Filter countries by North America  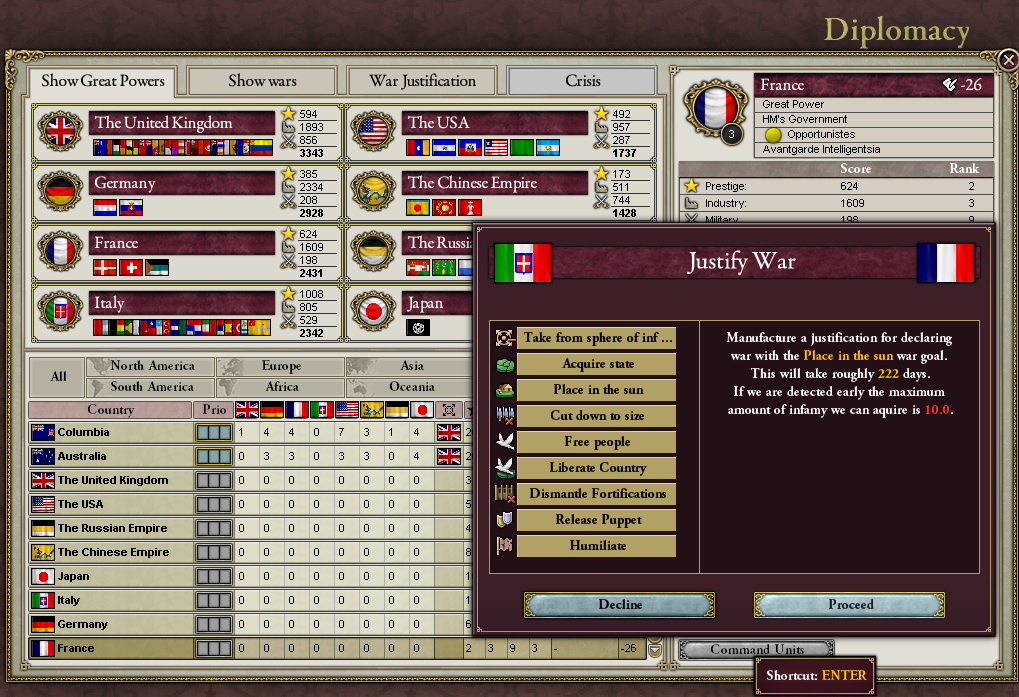pos(151,366)
